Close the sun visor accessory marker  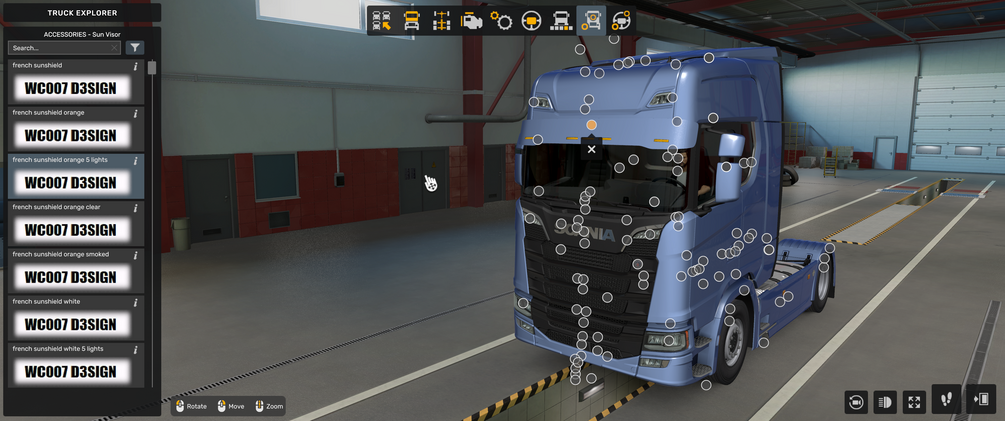pos(591,149)
